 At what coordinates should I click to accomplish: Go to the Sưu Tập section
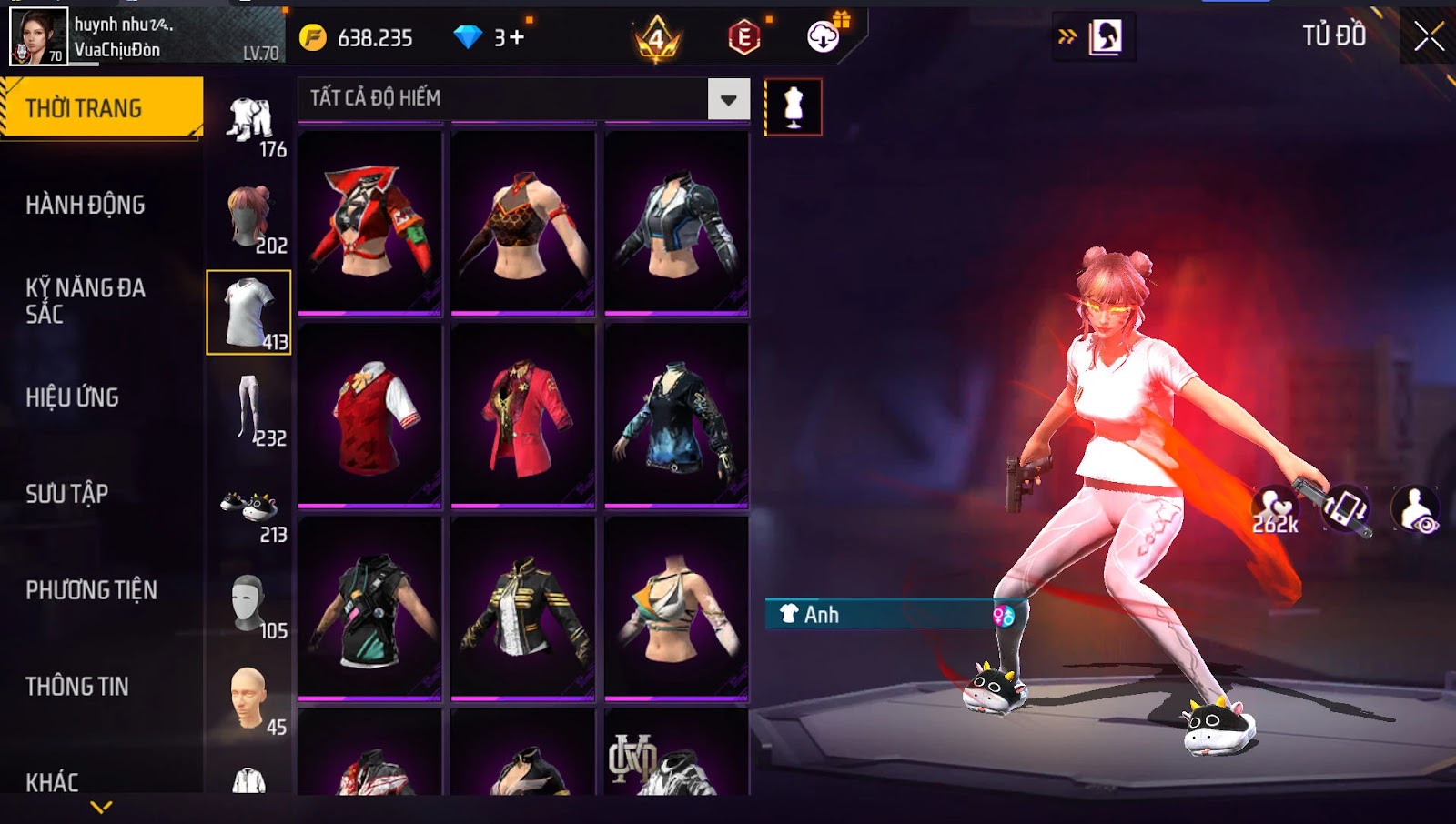pos(67,494)
